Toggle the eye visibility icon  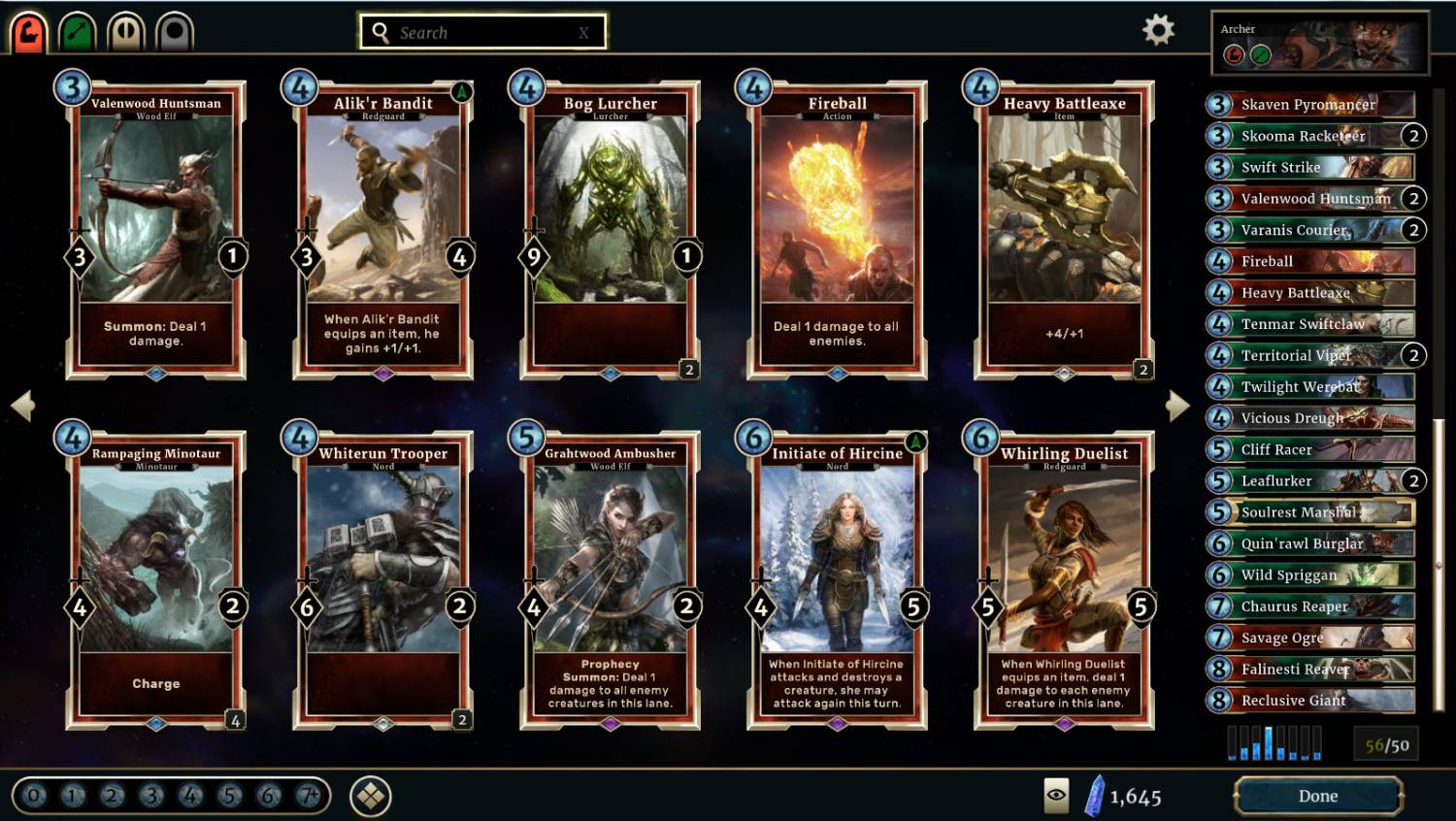click(1056, 796)
